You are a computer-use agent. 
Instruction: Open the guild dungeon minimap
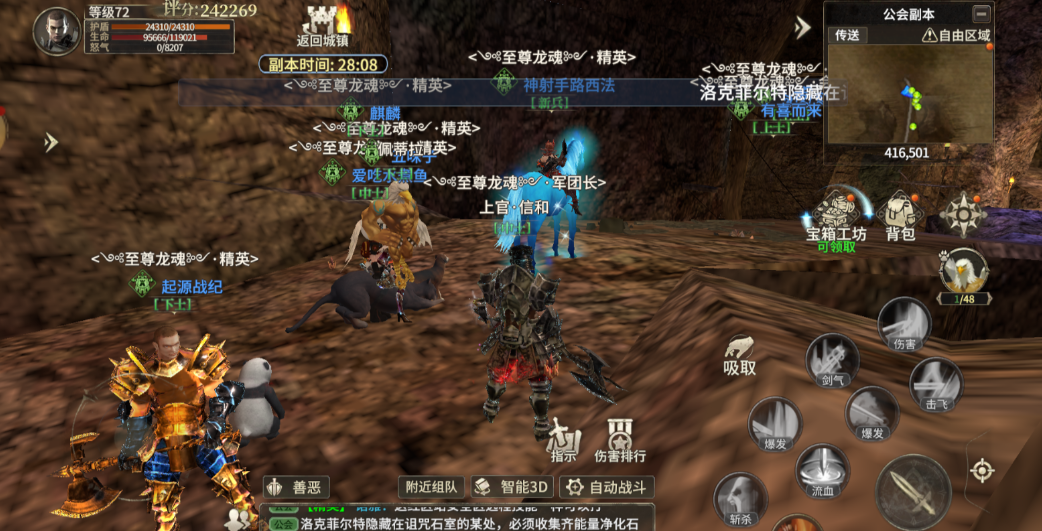coord(909,95)
